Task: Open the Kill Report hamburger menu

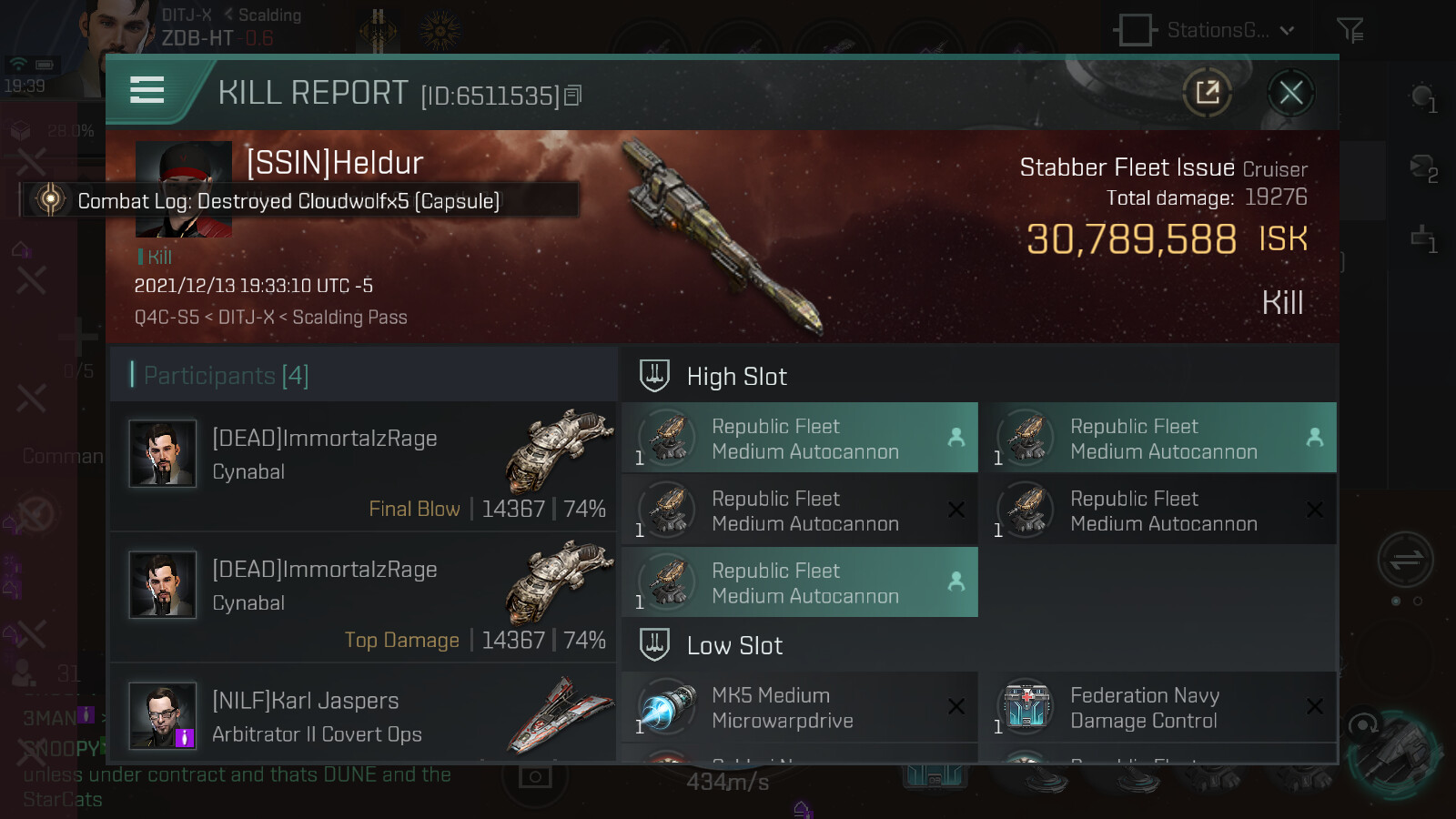Action: (x=147, y=90)
